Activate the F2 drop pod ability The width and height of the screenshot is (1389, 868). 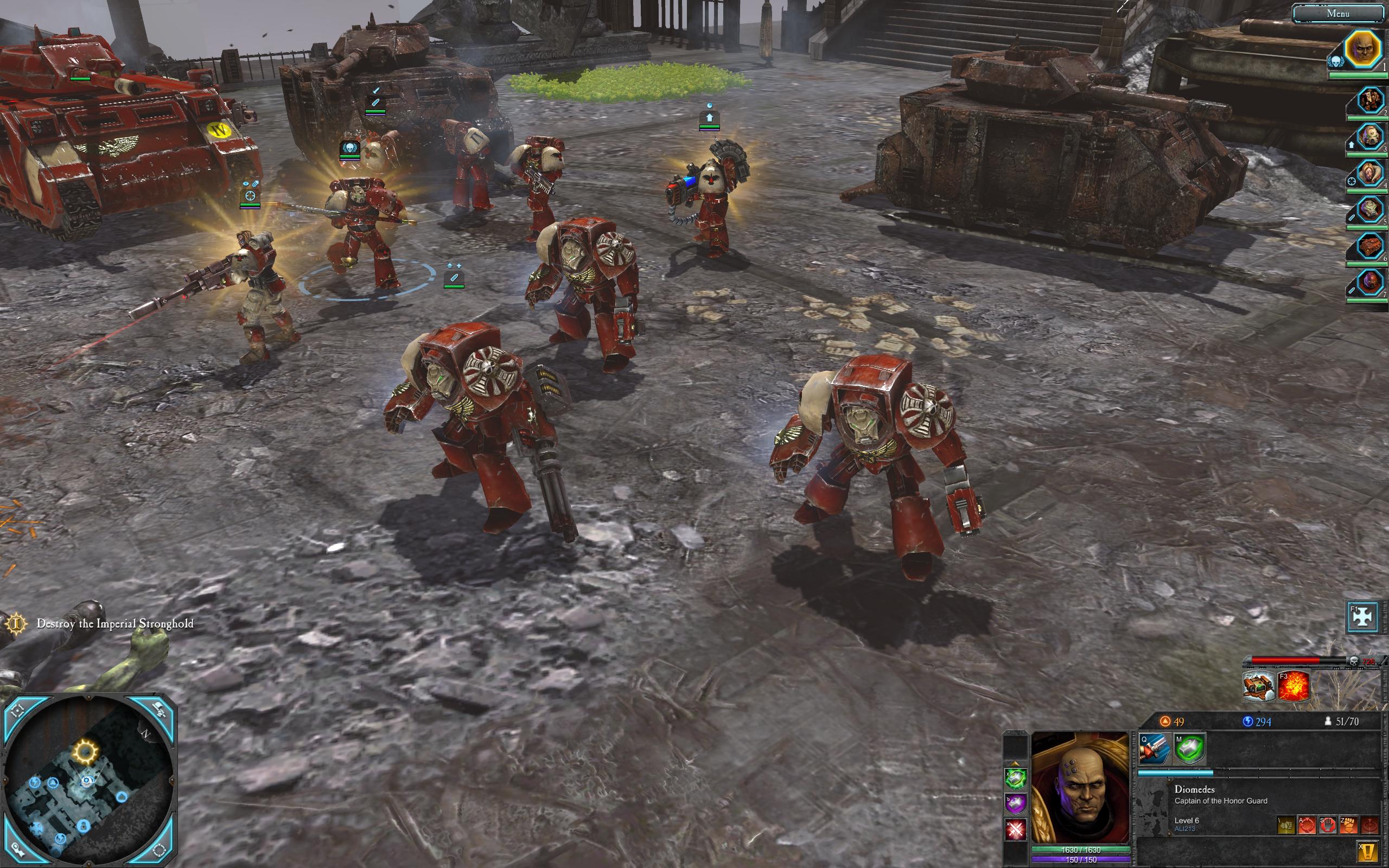point(1259,686)
